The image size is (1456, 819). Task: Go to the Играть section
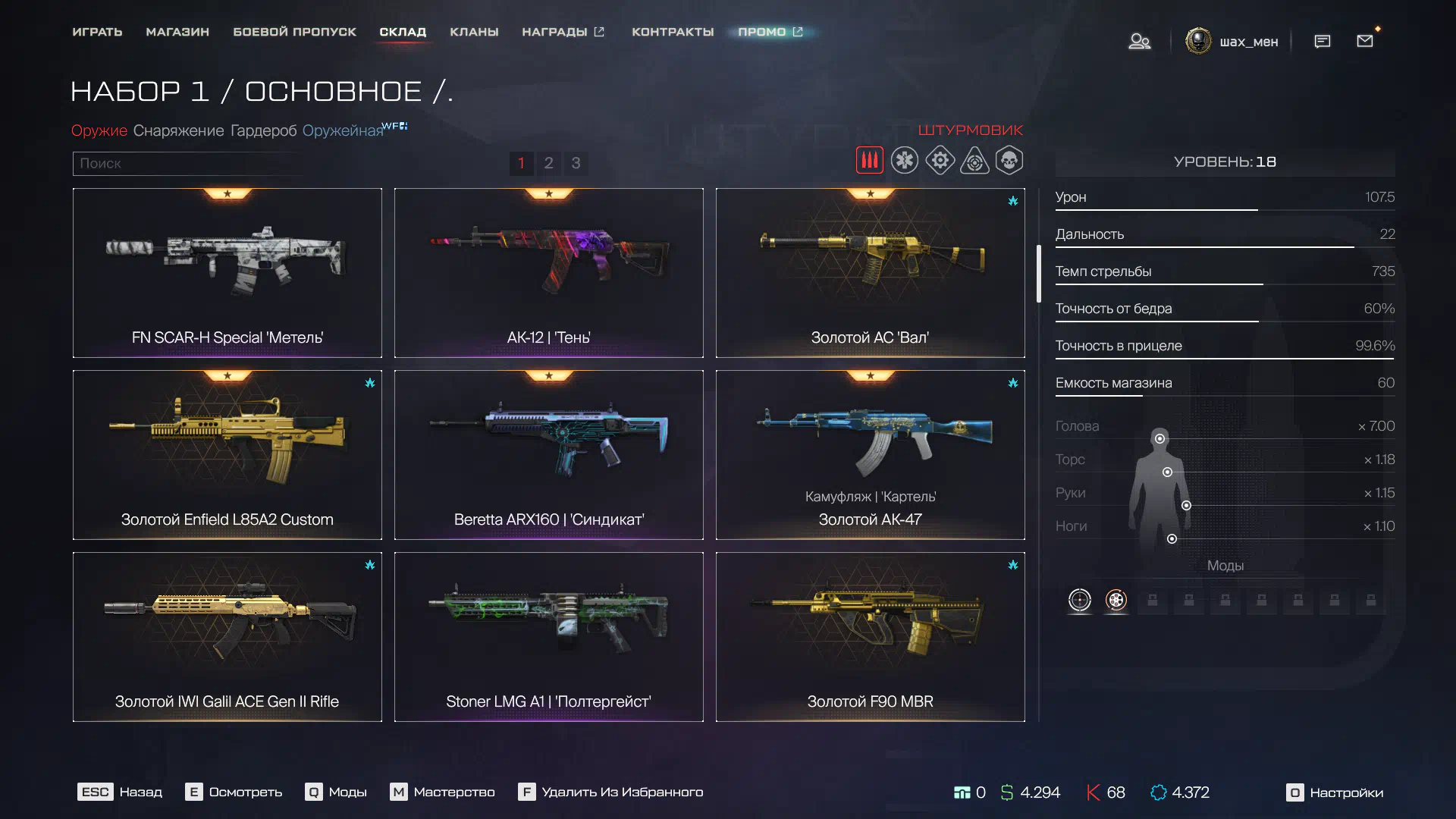point(97,32)
